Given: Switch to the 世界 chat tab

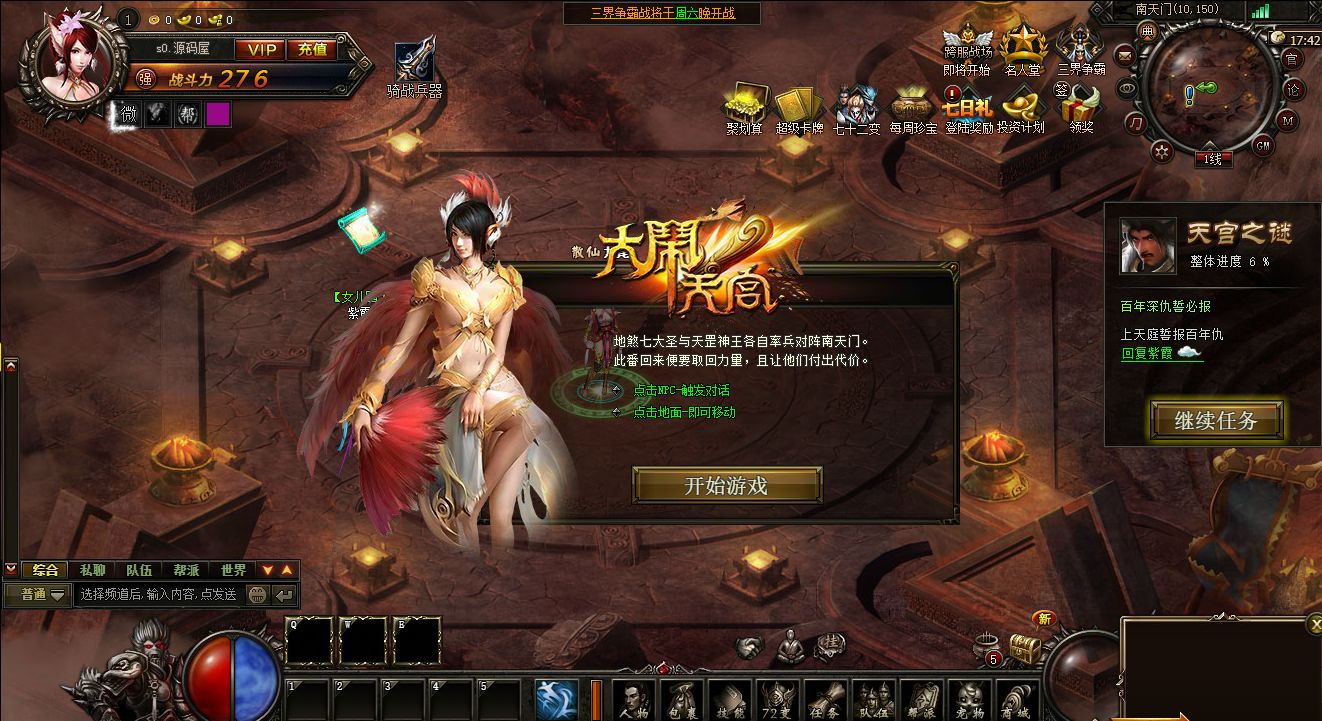Looking at the screenshot, I should click(232, 570).
